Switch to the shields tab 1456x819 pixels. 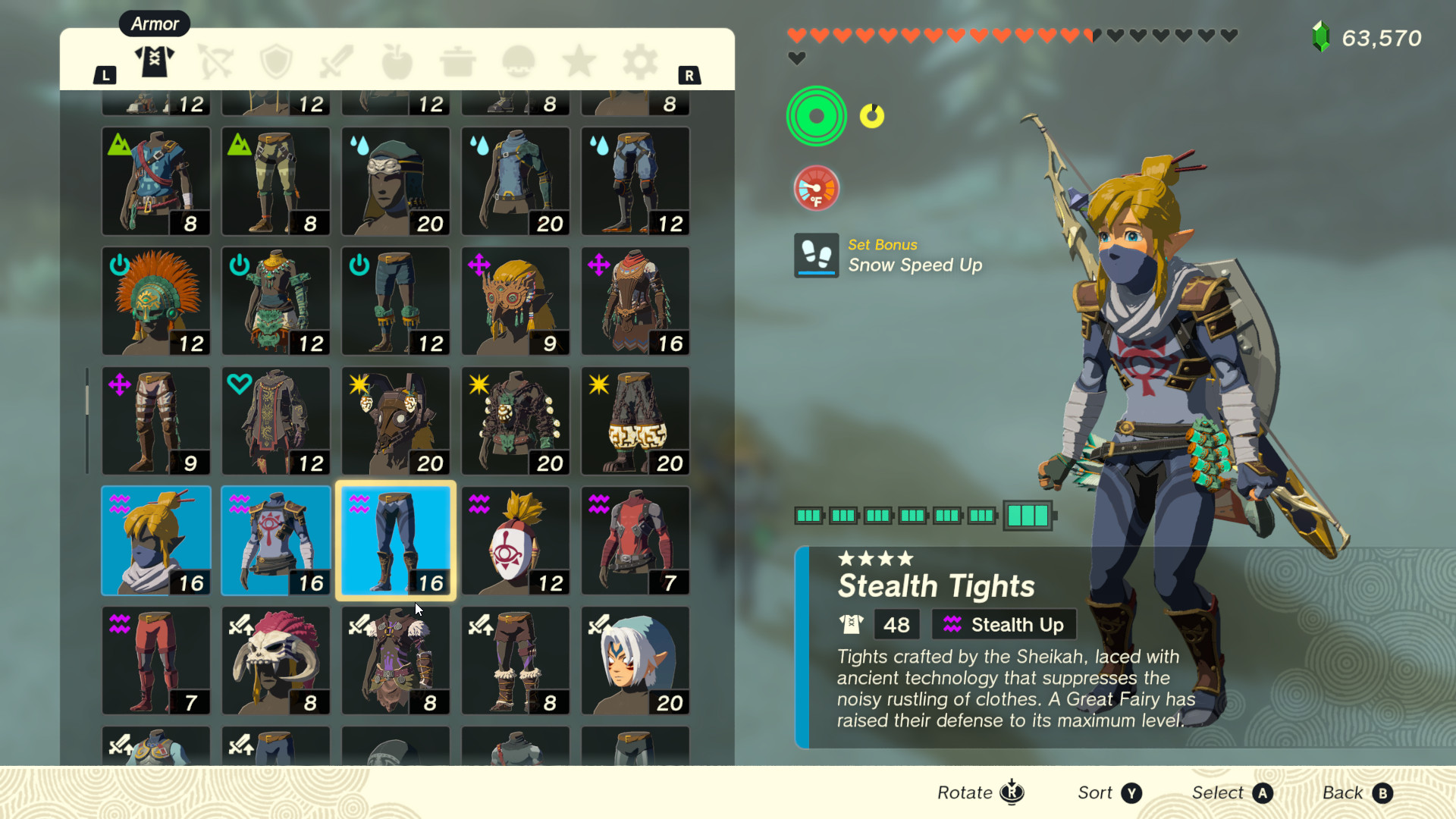(276, 61)
